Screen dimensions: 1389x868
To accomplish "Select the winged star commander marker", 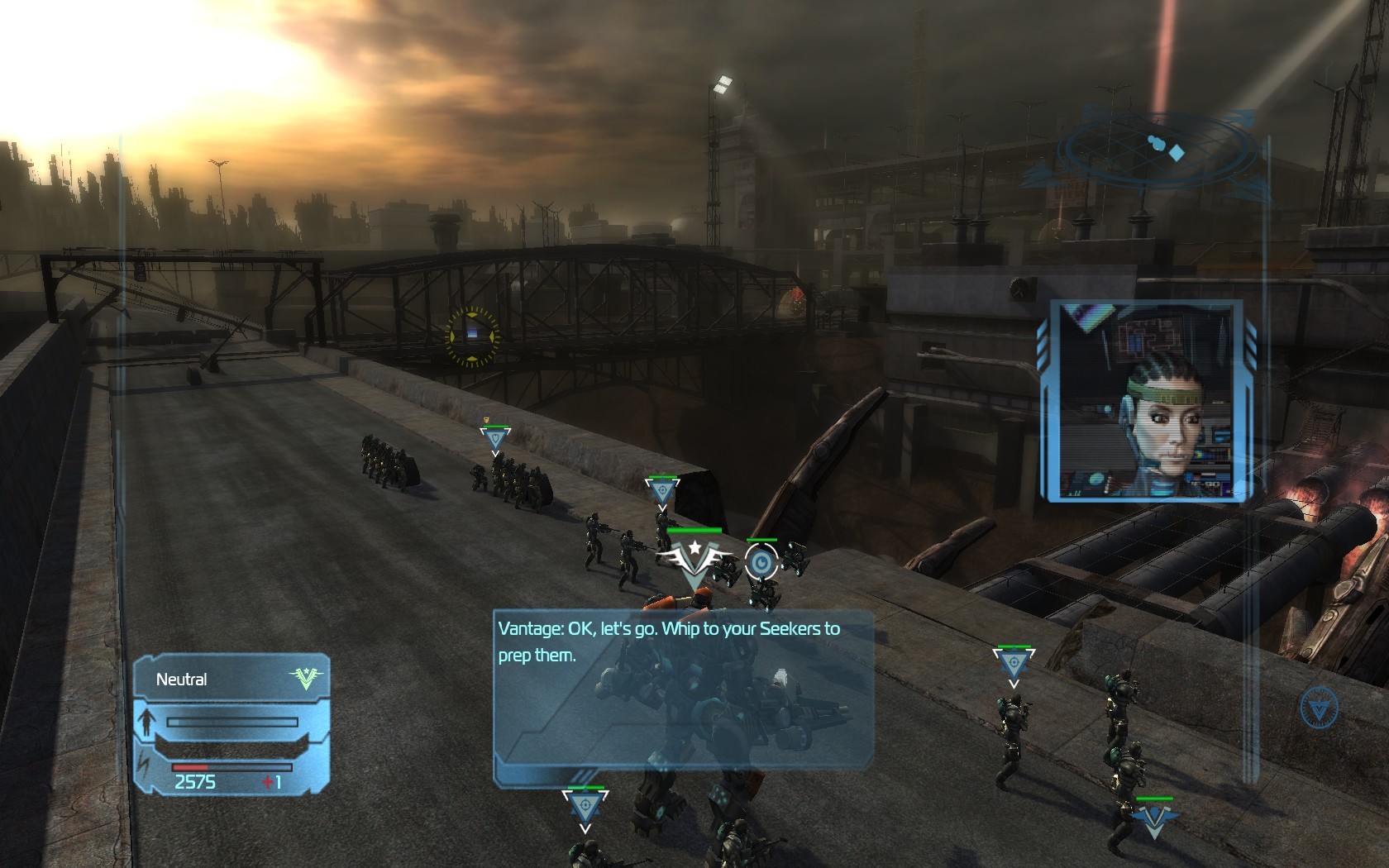I will point(694,559).
